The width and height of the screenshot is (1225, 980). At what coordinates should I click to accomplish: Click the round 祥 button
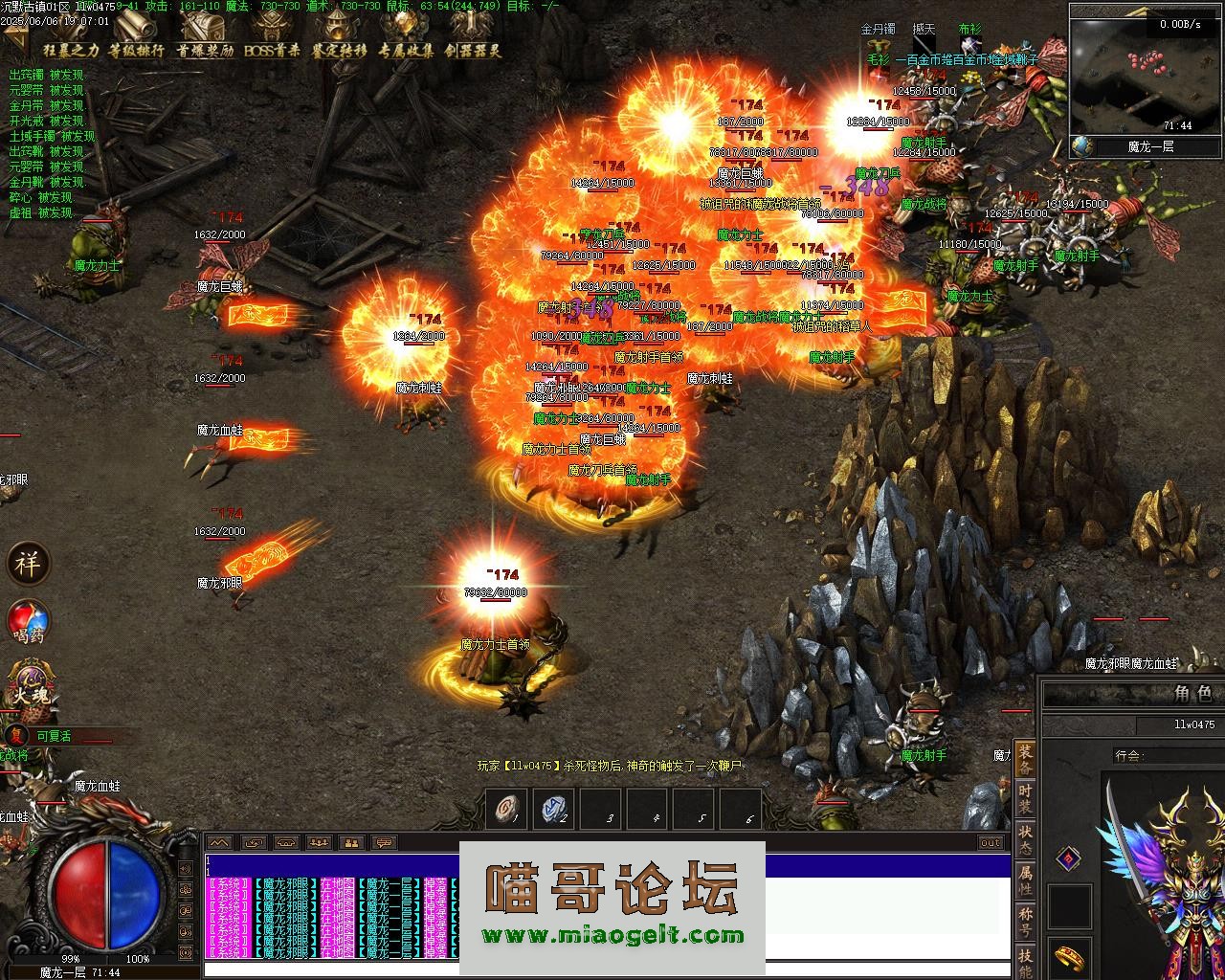28,564
